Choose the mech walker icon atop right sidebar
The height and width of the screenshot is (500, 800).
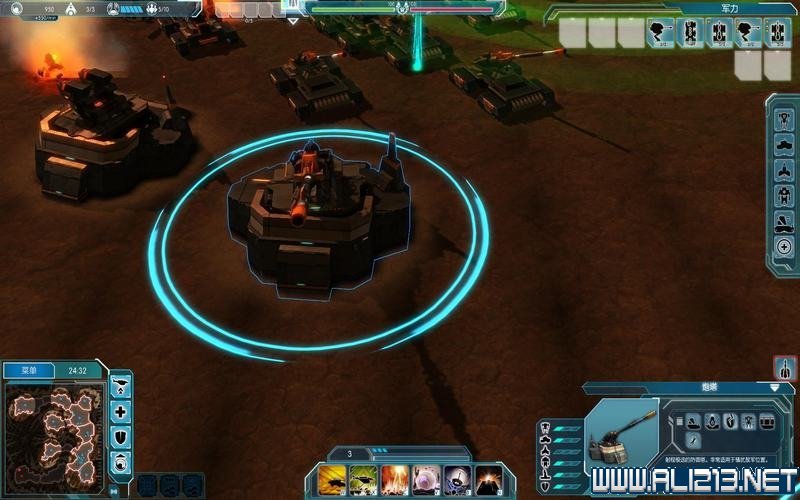click(784, 117)
